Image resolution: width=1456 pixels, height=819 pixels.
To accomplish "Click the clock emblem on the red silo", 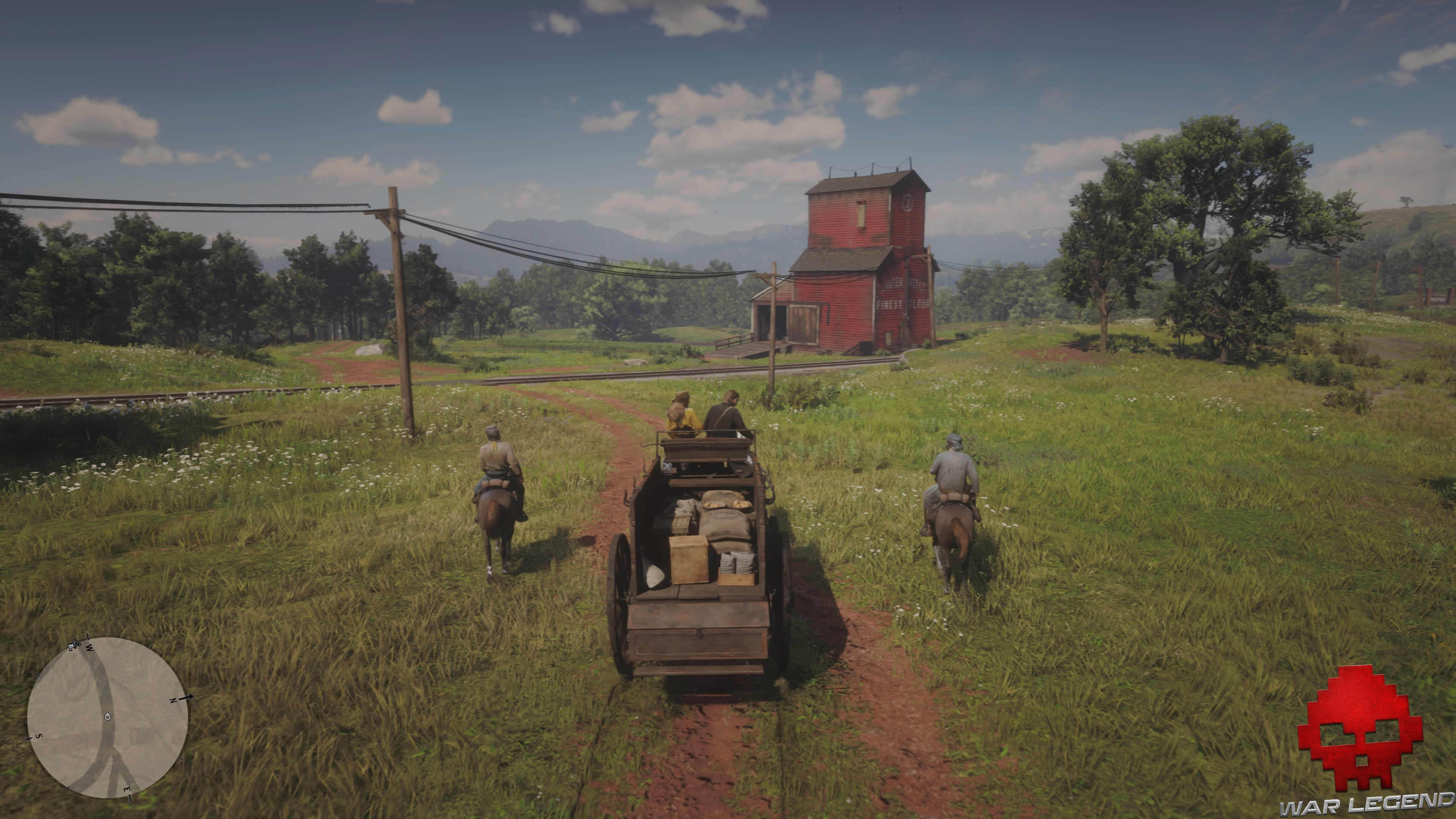I will pos(908,204).
